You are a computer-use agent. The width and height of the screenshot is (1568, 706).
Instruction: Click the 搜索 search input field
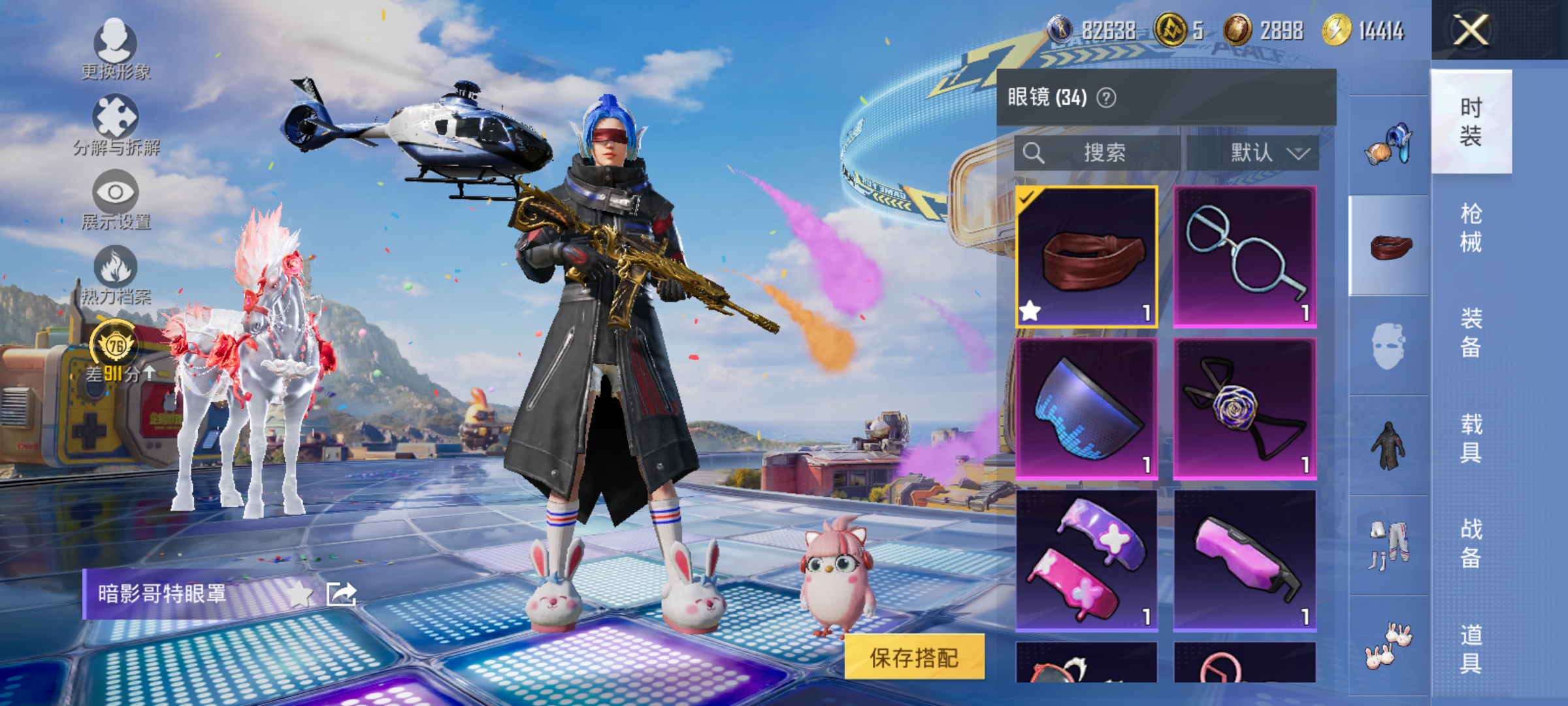(1111, 154)
